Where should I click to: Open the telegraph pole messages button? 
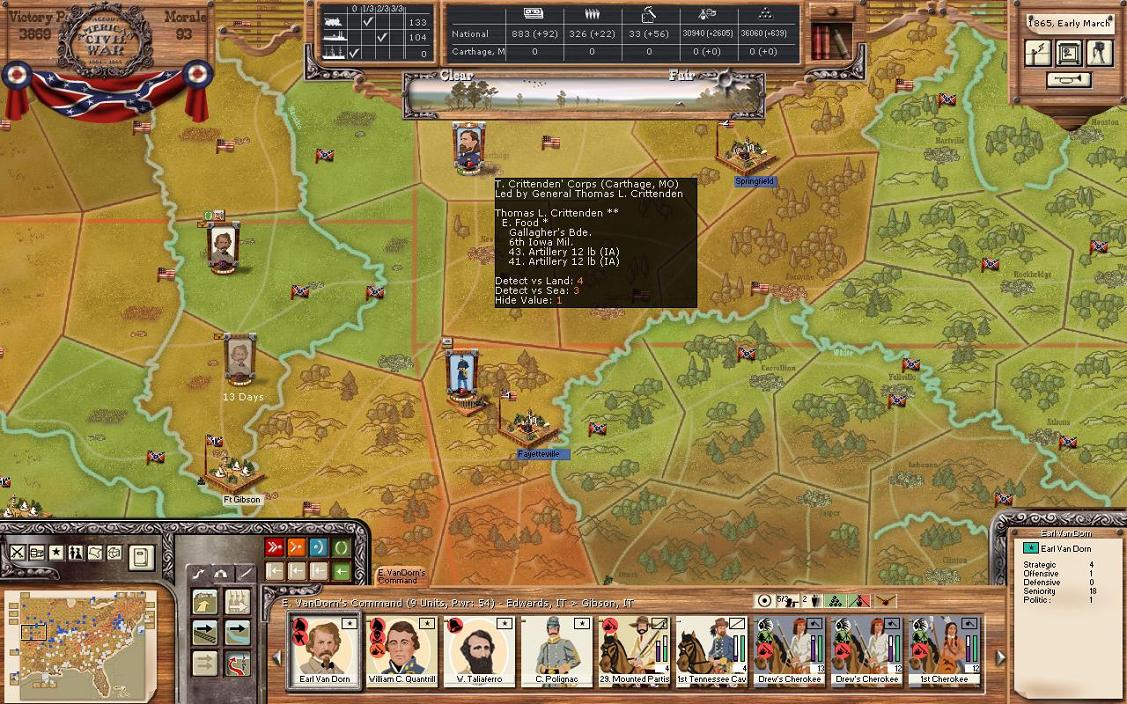[x=1038, y=52]
